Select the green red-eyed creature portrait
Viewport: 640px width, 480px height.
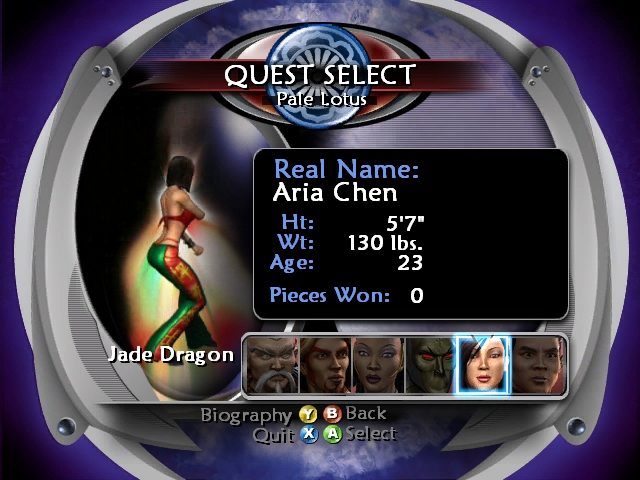[x=429, y=364]
